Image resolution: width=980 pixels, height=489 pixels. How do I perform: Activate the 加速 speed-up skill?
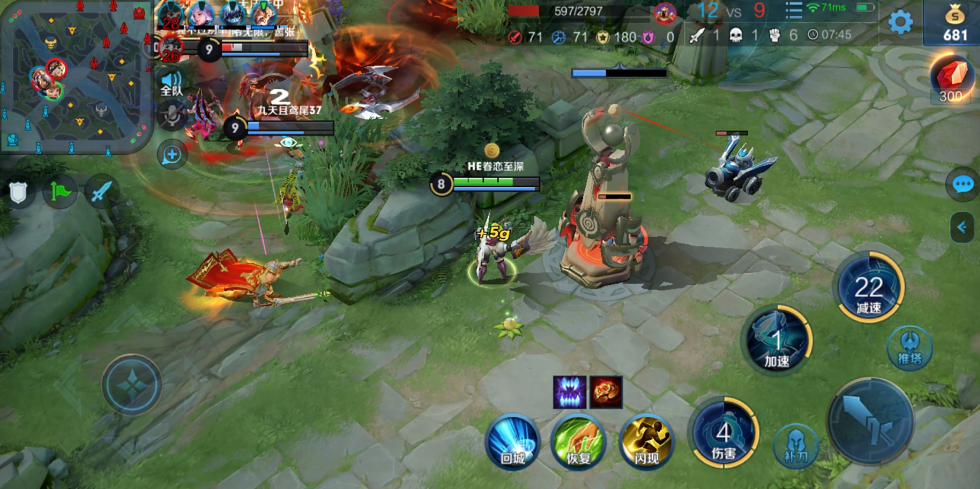click(x=777, y=340)
